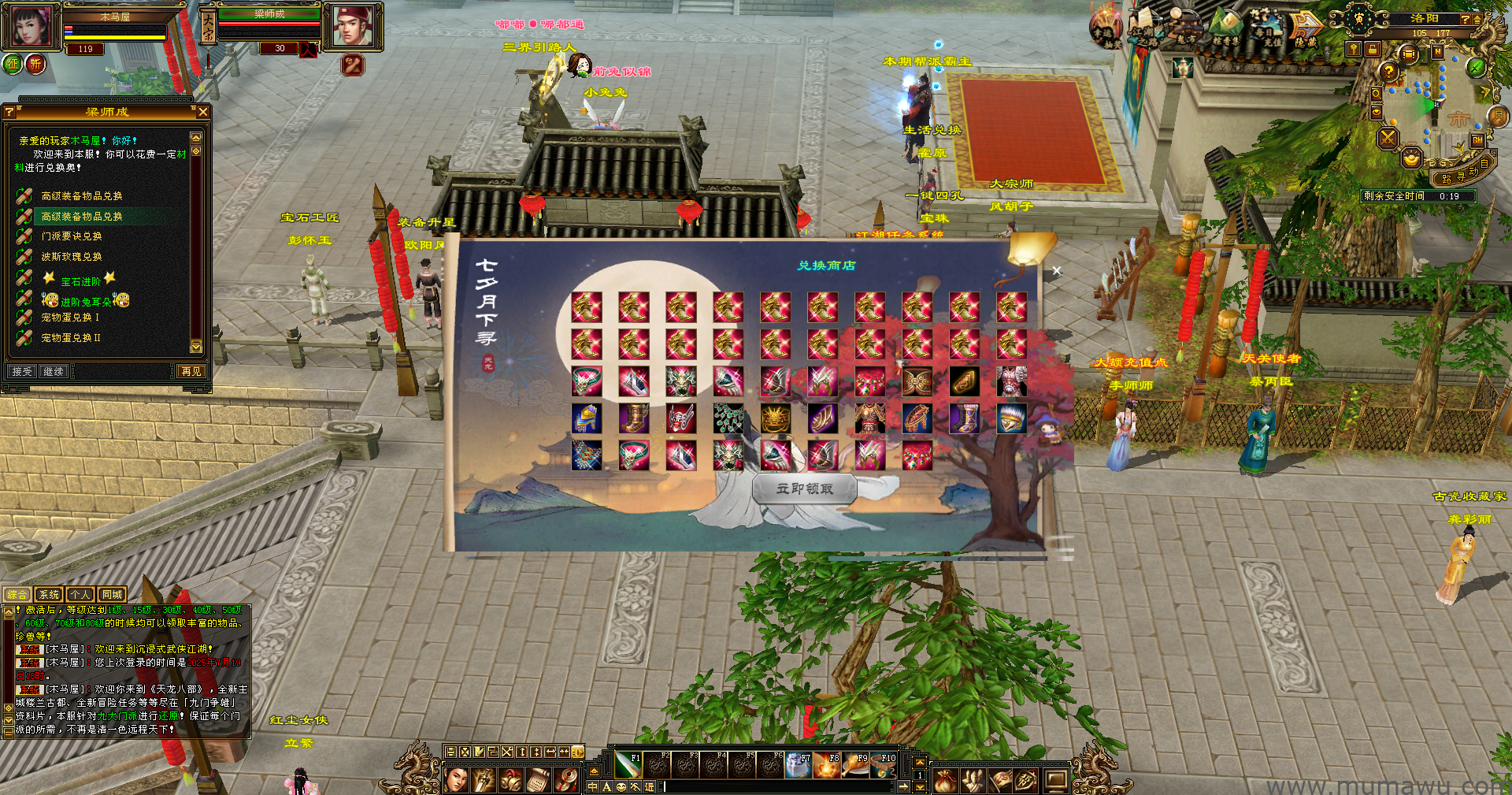Choose the 门派要诀兑换 dialogue option

coord(71,236)
